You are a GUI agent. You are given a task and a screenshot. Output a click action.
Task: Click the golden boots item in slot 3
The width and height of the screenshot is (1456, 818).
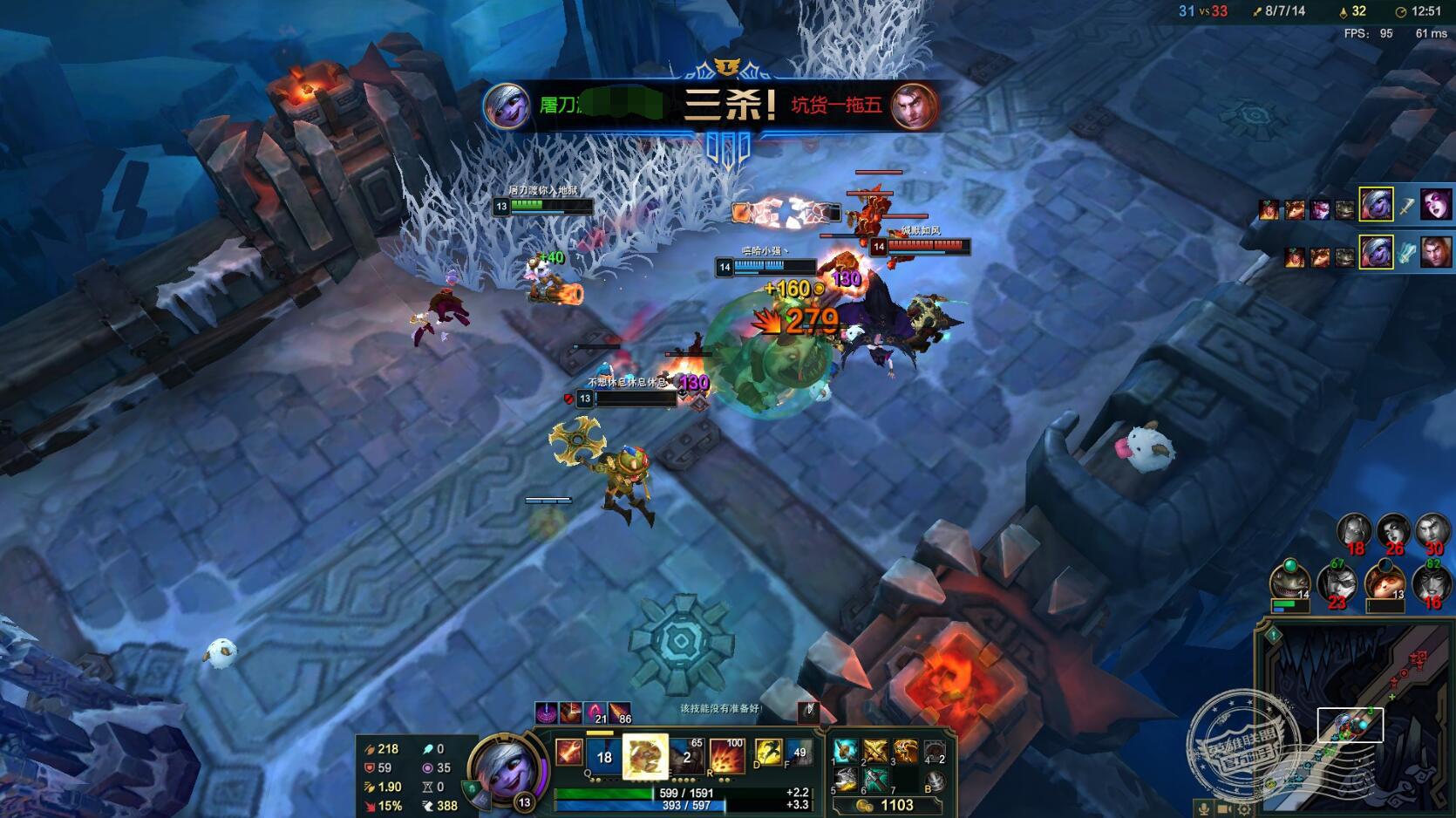[x=905, y=751]
